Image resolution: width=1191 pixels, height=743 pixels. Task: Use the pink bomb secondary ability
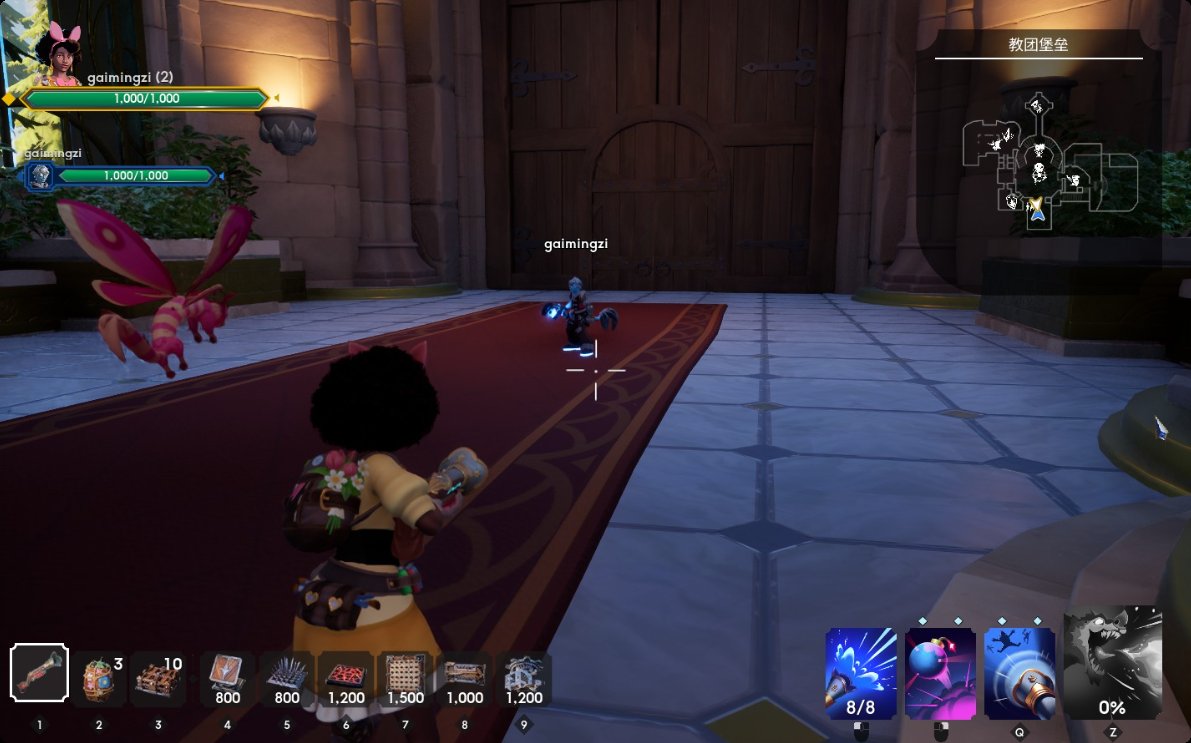point(940,673)
